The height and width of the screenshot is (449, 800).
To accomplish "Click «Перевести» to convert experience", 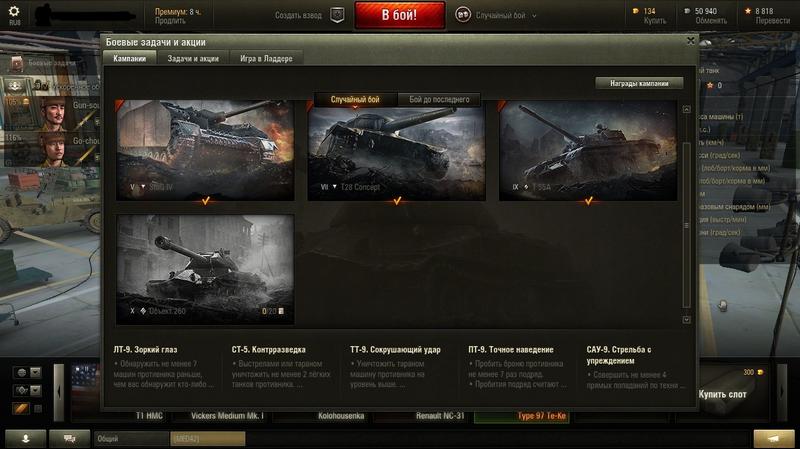I will [772, 21].
